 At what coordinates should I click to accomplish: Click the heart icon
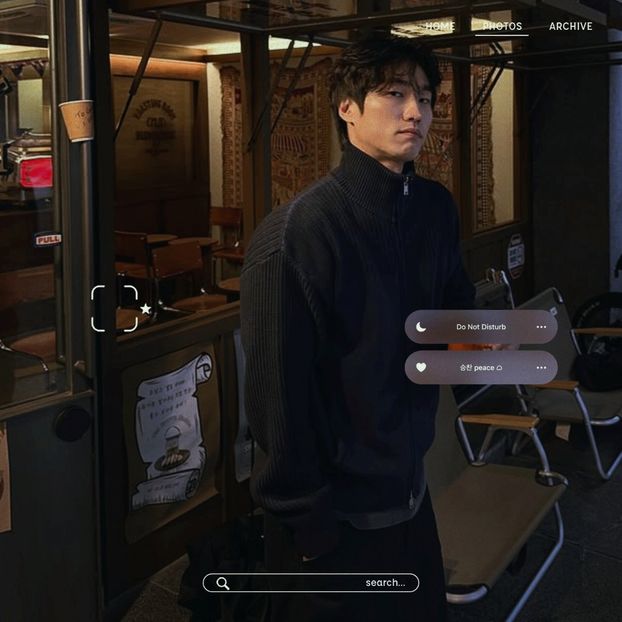click(421, 367)
